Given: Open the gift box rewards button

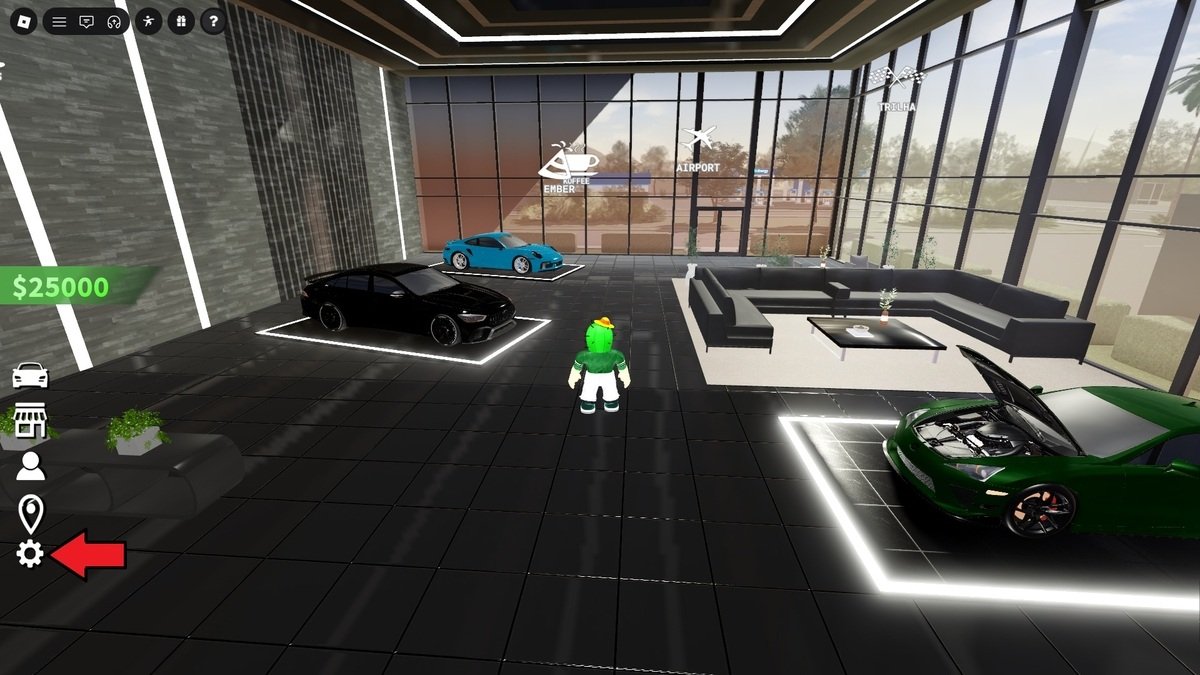Looking at the screenshot, I should [x=180, y=21].
